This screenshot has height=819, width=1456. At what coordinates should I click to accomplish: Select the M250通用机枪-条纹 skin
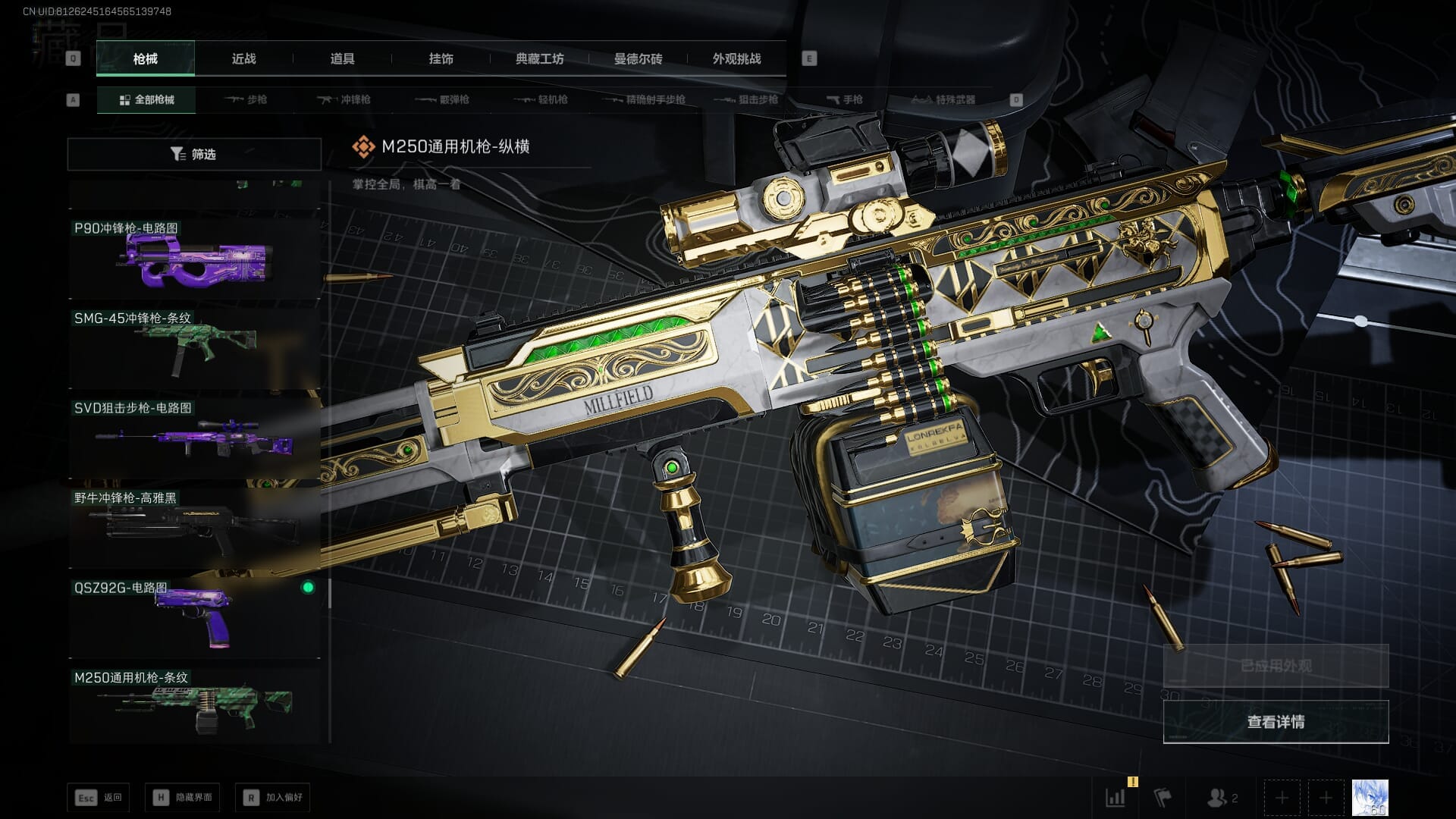[x=194, y=707]
